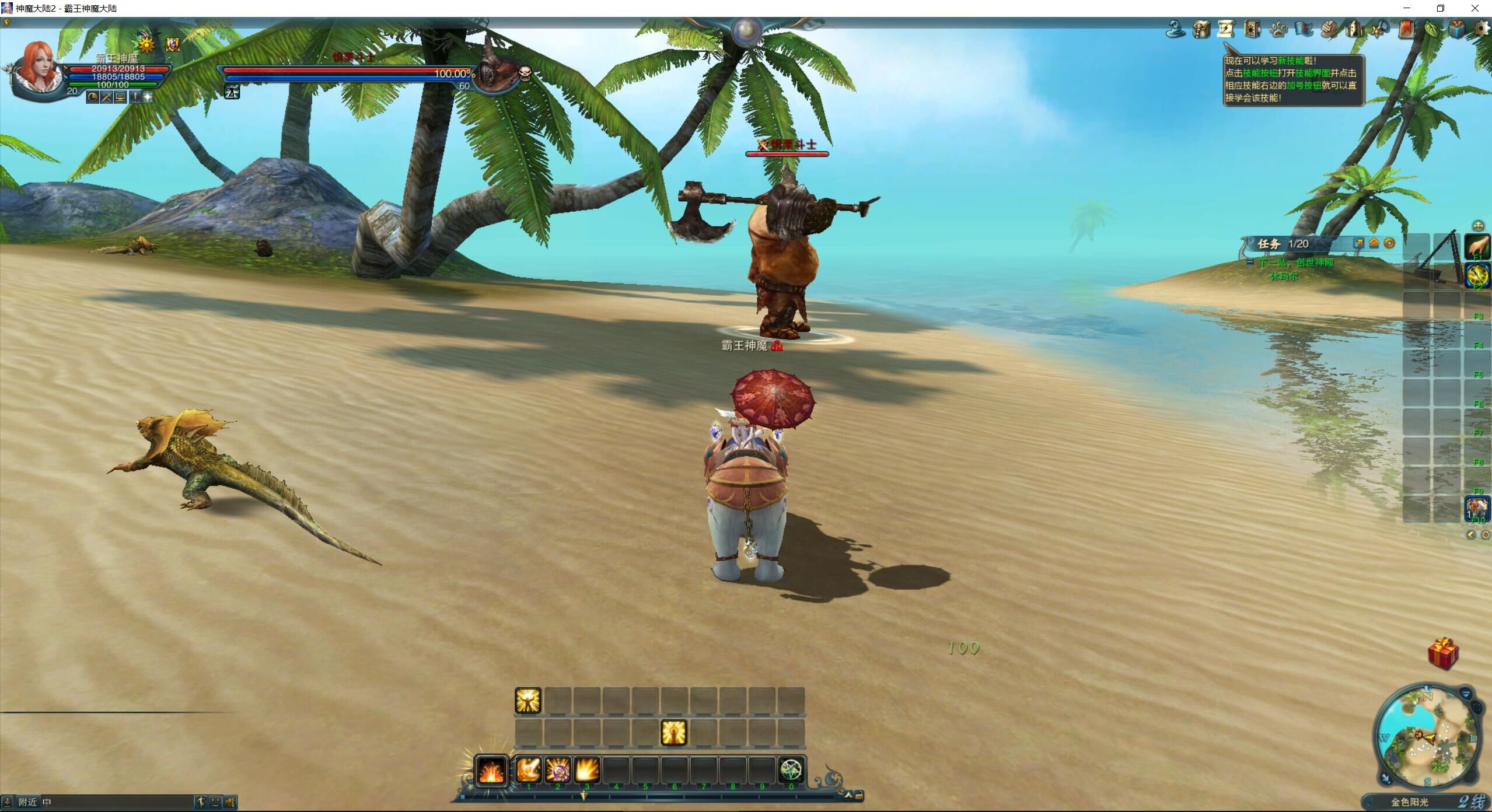
Task: Open the handshake social menu
Action: coord(1329,29)
